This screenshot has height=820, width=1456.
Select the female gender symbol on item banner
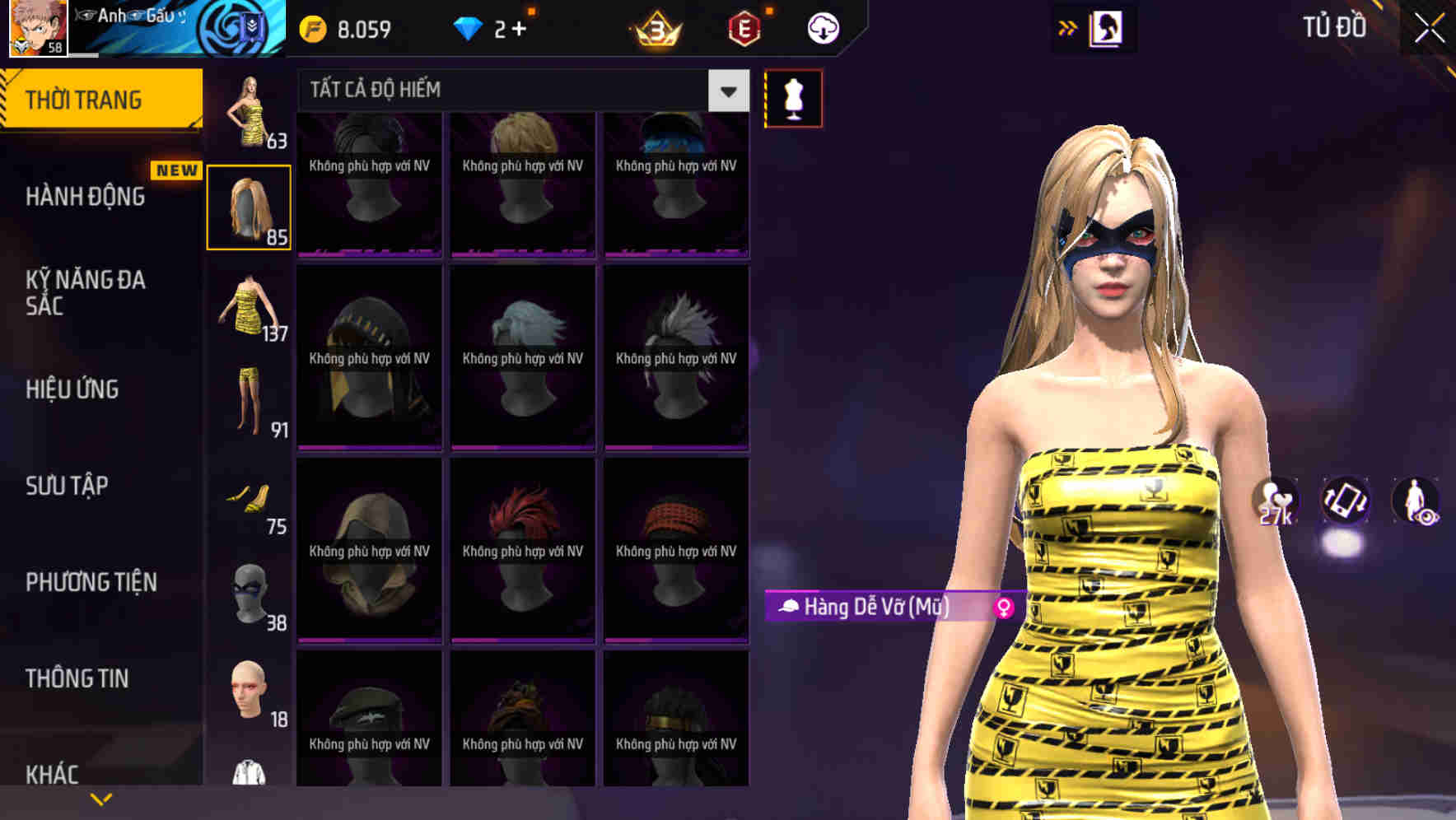click(x=1003, y=608)
